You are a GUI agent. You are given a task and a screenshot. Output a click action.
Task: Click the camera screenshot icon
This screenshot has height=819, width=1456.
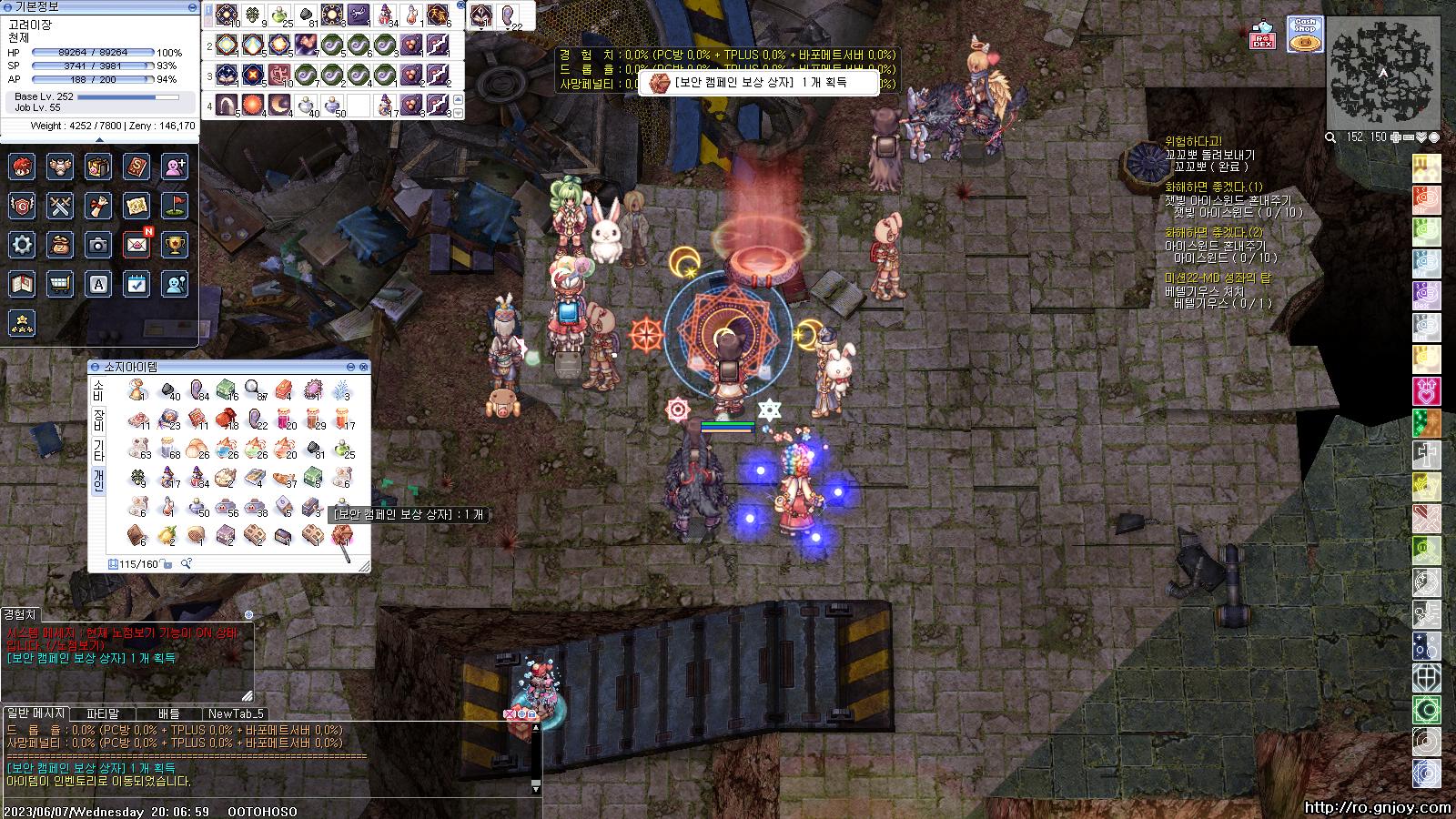tap(98, 245)
